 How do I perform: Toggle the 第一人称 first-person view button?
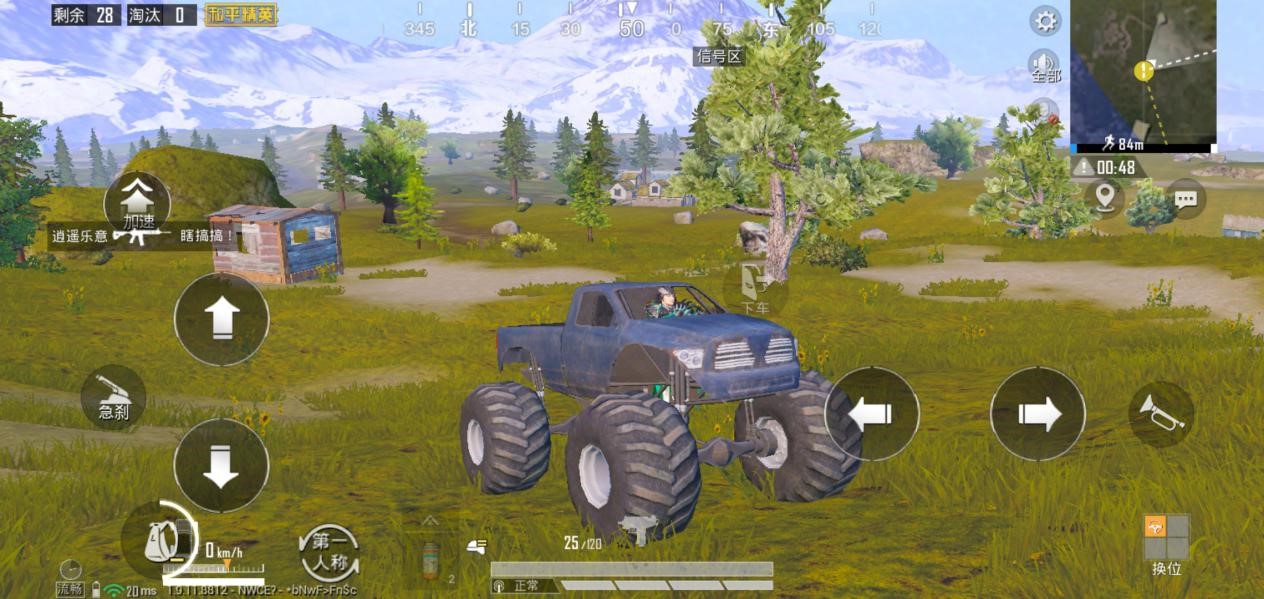coord(329,553)
